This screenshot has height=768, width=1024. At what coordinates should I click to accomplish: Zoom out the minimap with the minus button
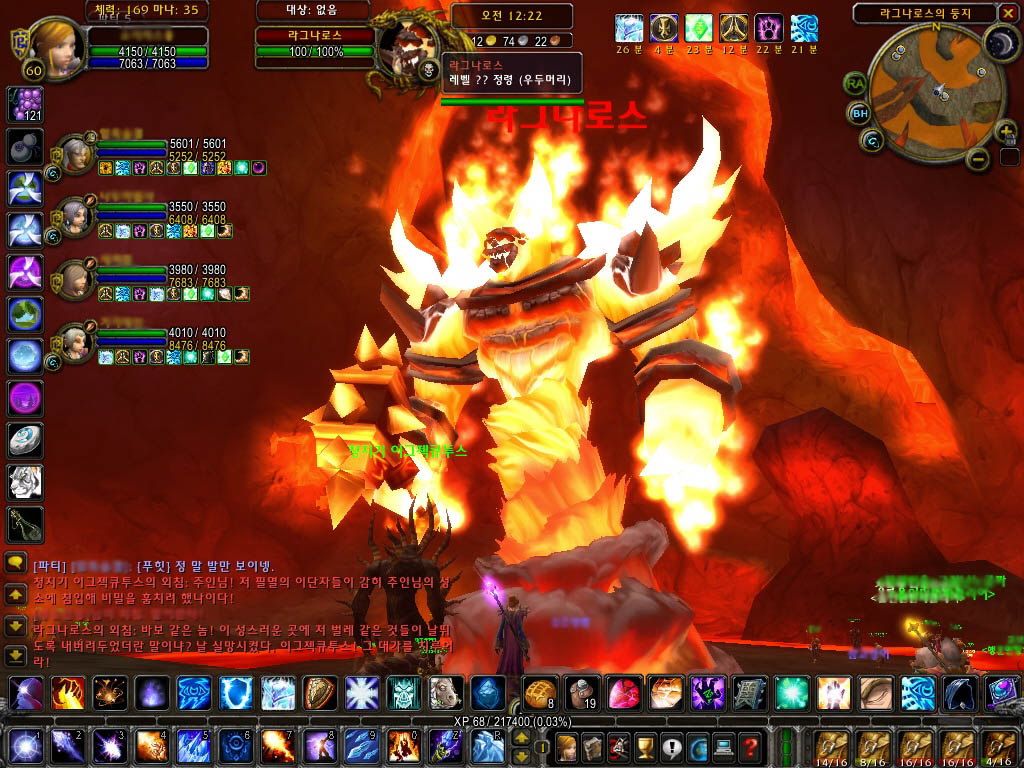point(979,158)
